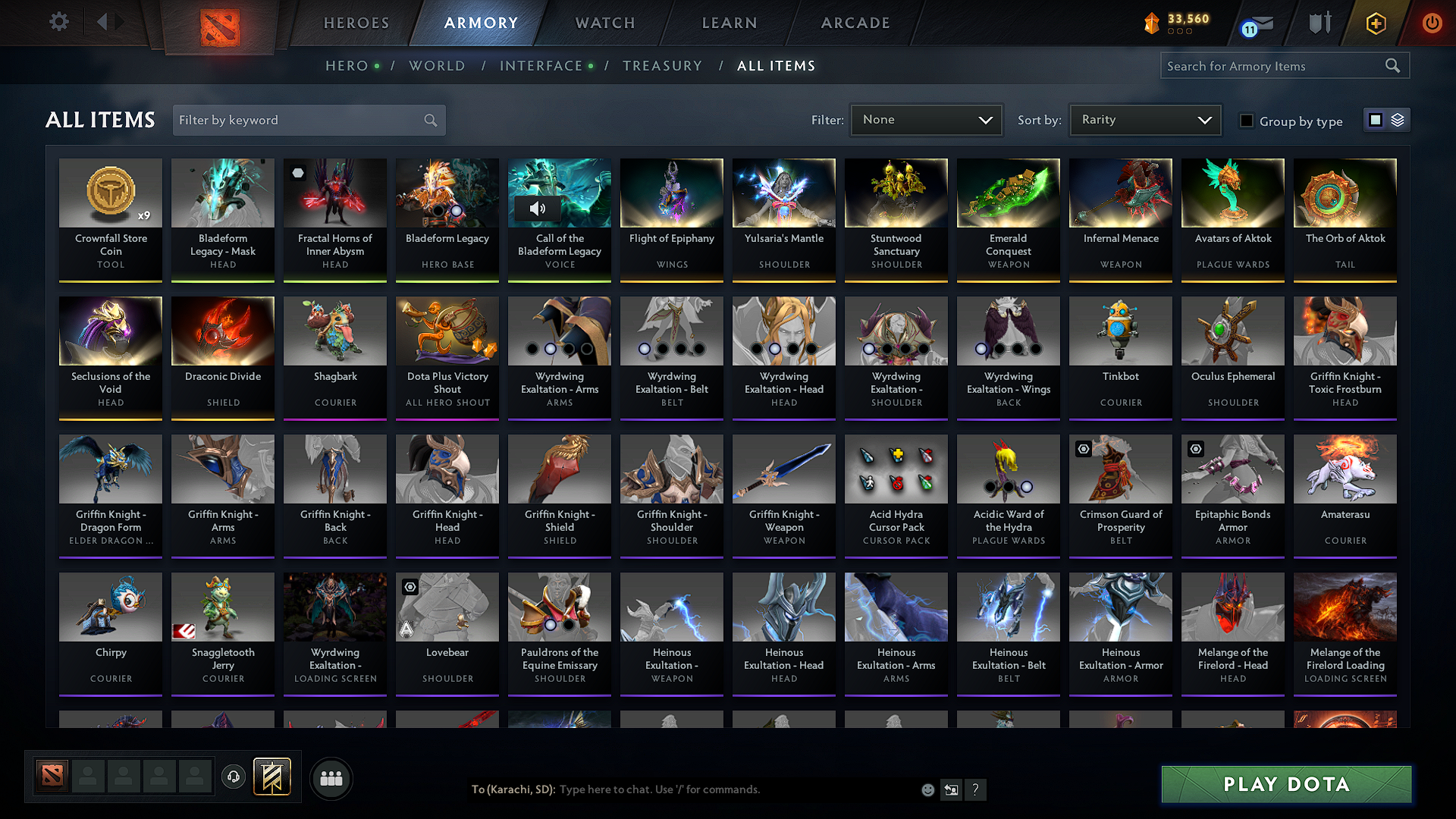Select the Shagbark courier thumbnail
The image size is (1456, 819).
(334, 331)
